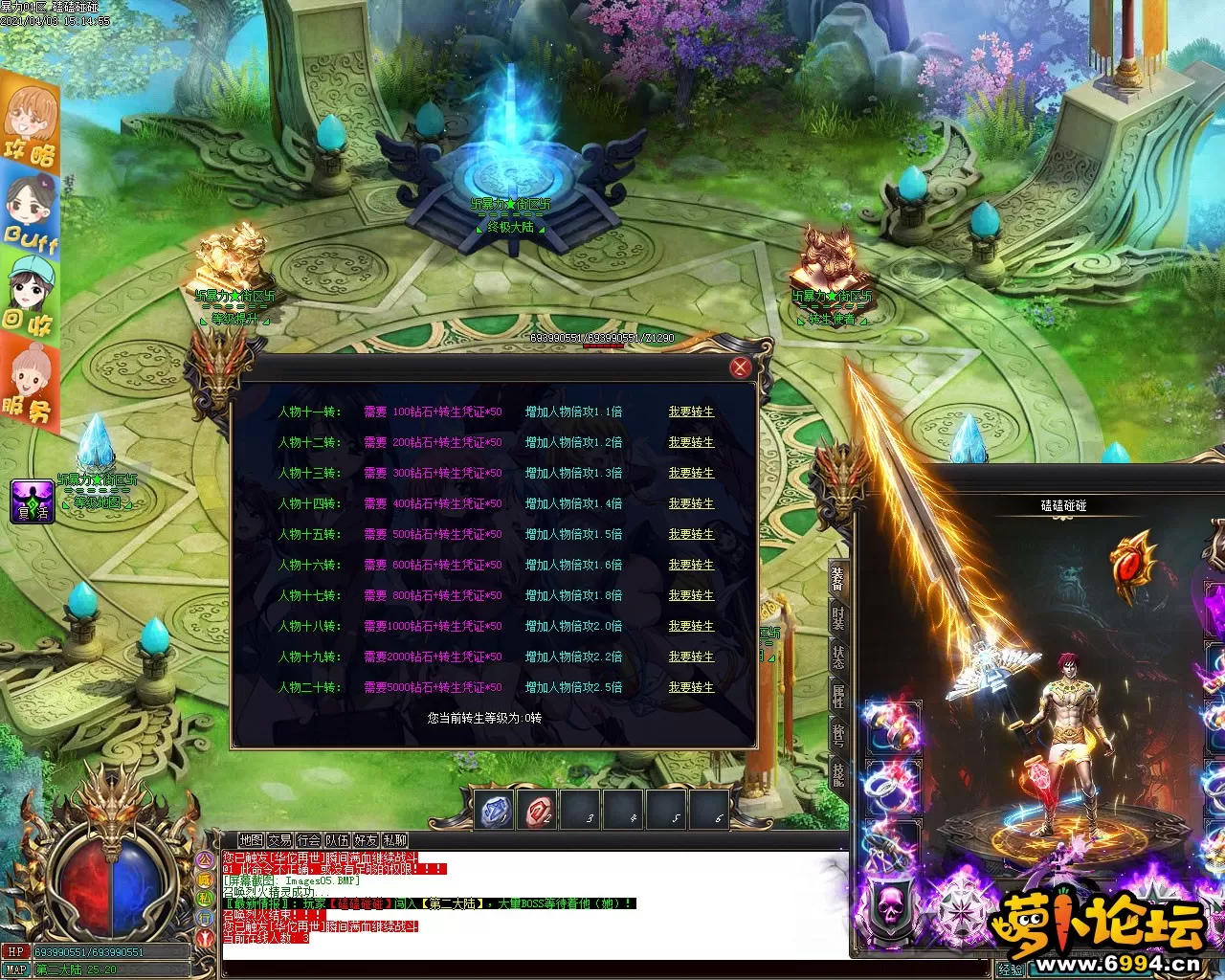Switch to the 技能 skills tab
Image resolution: width=1225 pixels, height=980 pixels.
(838, 773)
